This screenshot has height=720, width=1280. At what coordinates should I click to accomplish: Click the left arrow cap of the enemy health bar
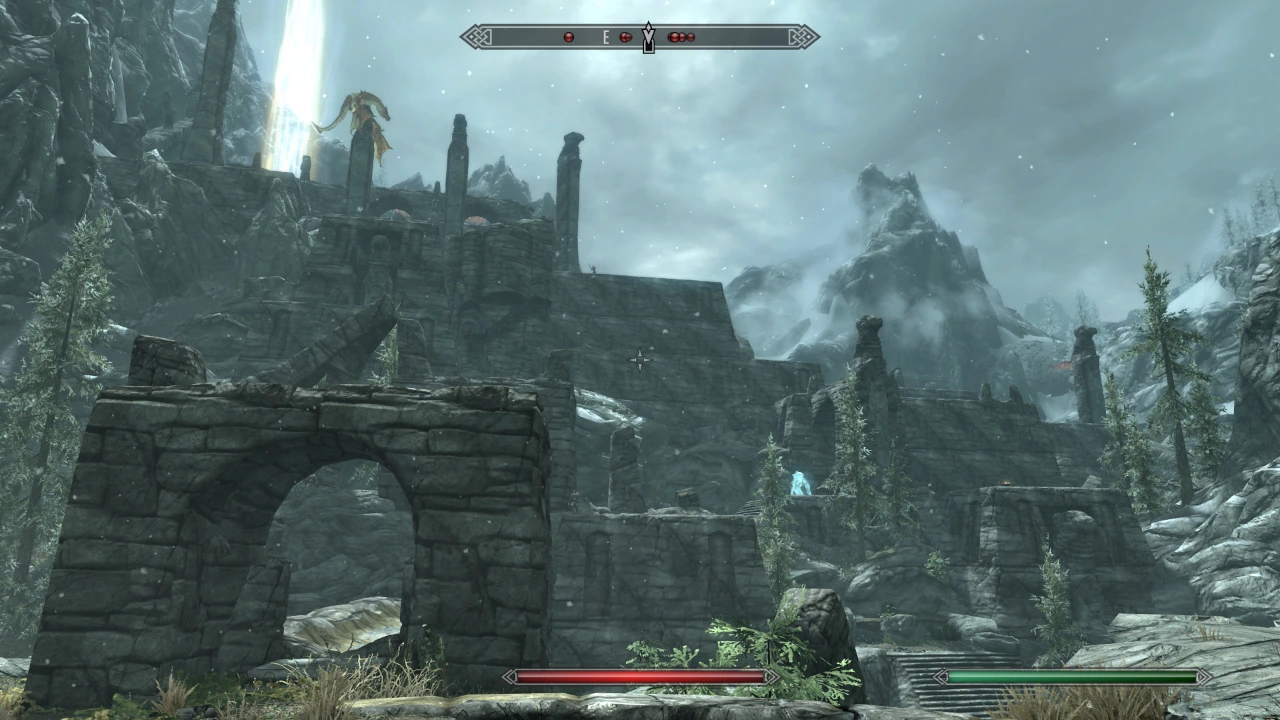coord(508,676)
